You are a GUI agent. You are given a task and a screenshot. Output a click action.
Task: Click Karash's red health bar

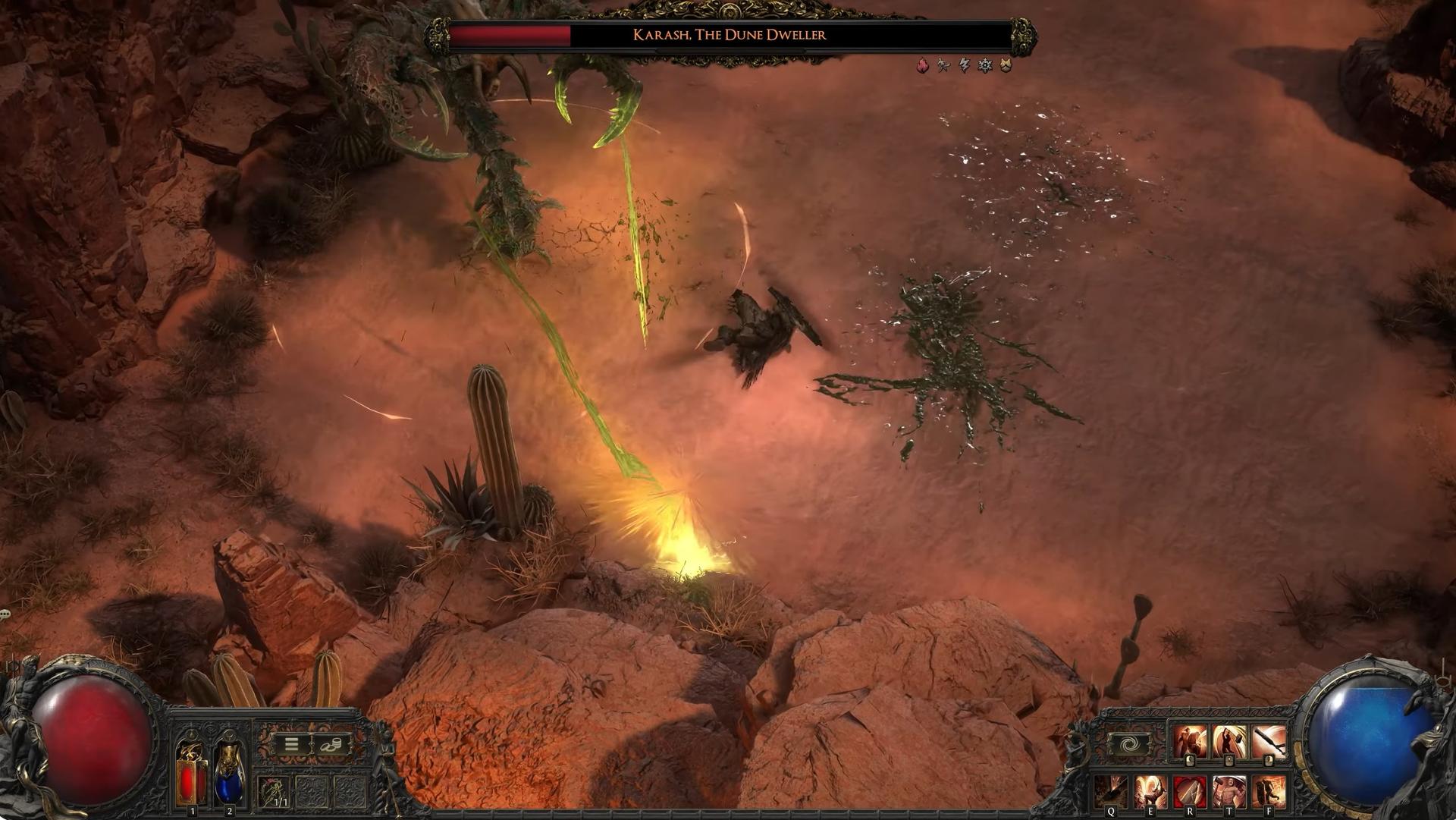tap(508, 34)
